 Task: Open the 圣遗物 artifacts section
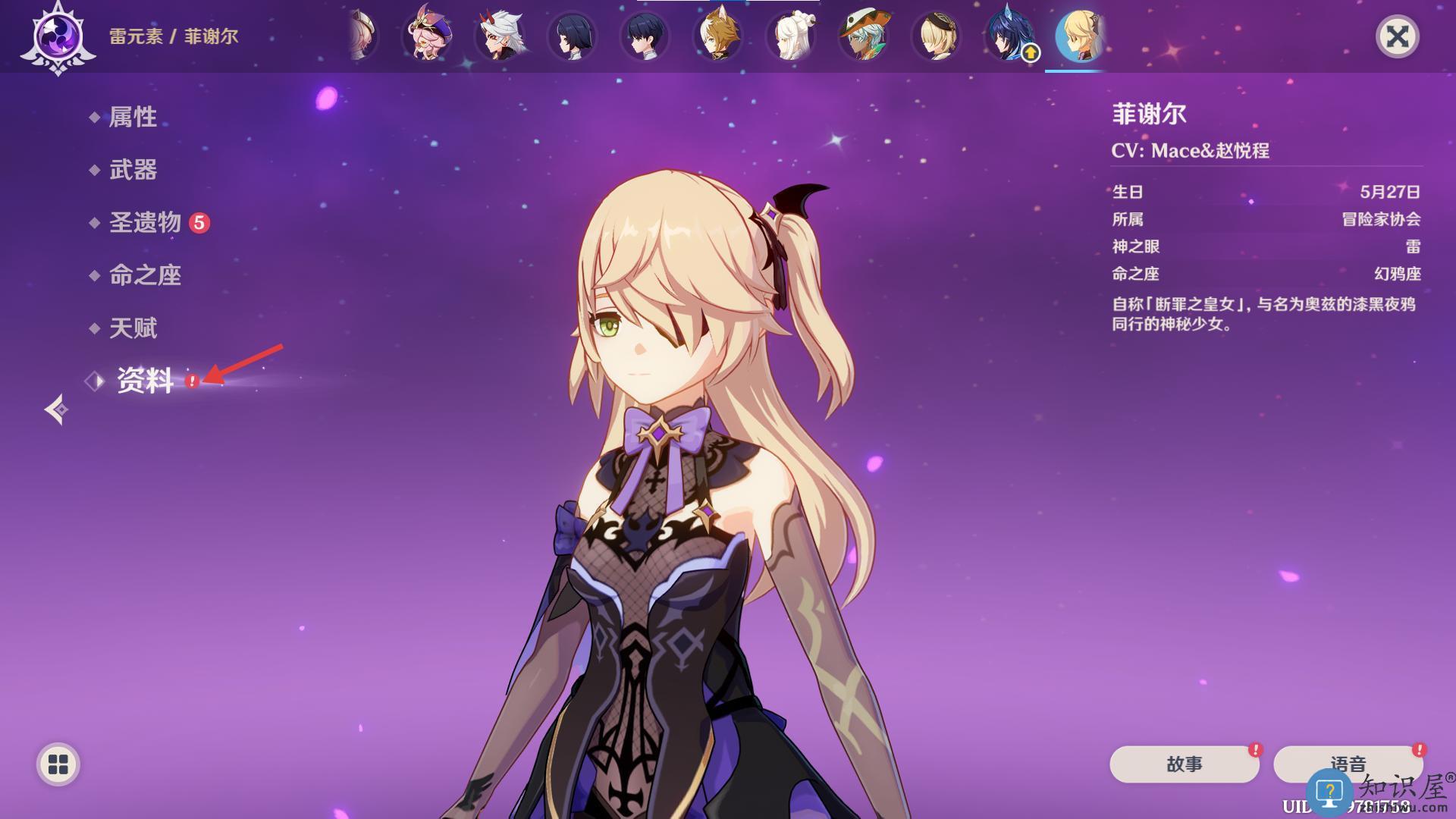point(145,223)
